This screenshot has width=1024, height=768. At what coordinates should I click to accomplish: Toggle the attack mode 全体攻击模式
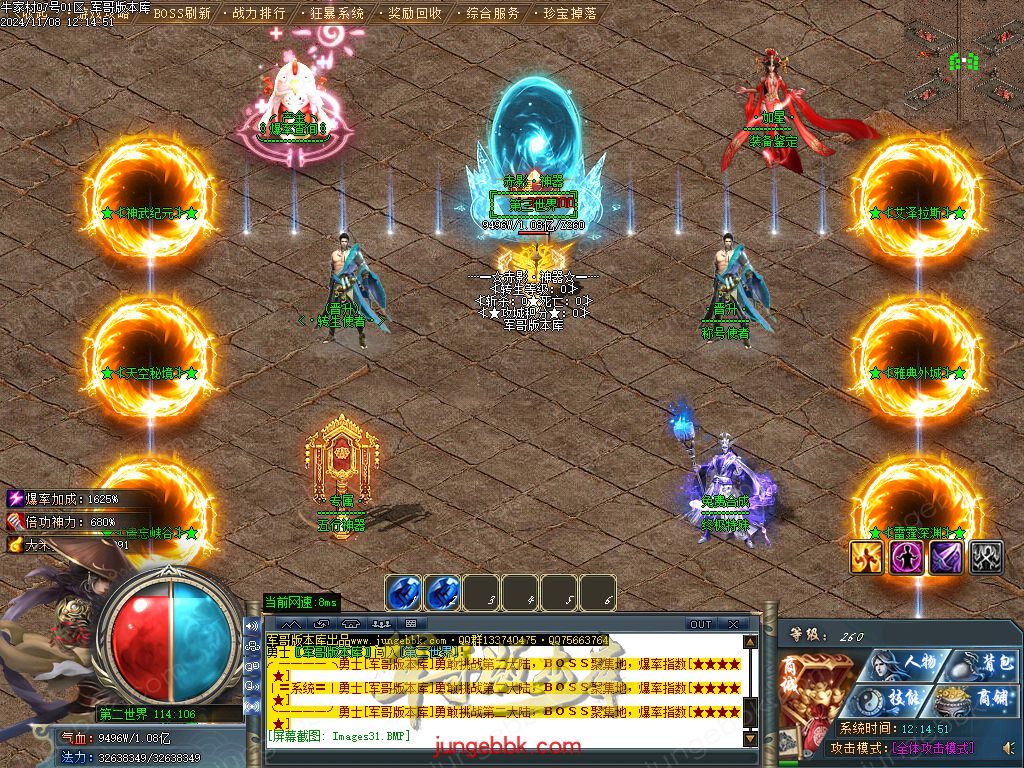click(932, 748)
